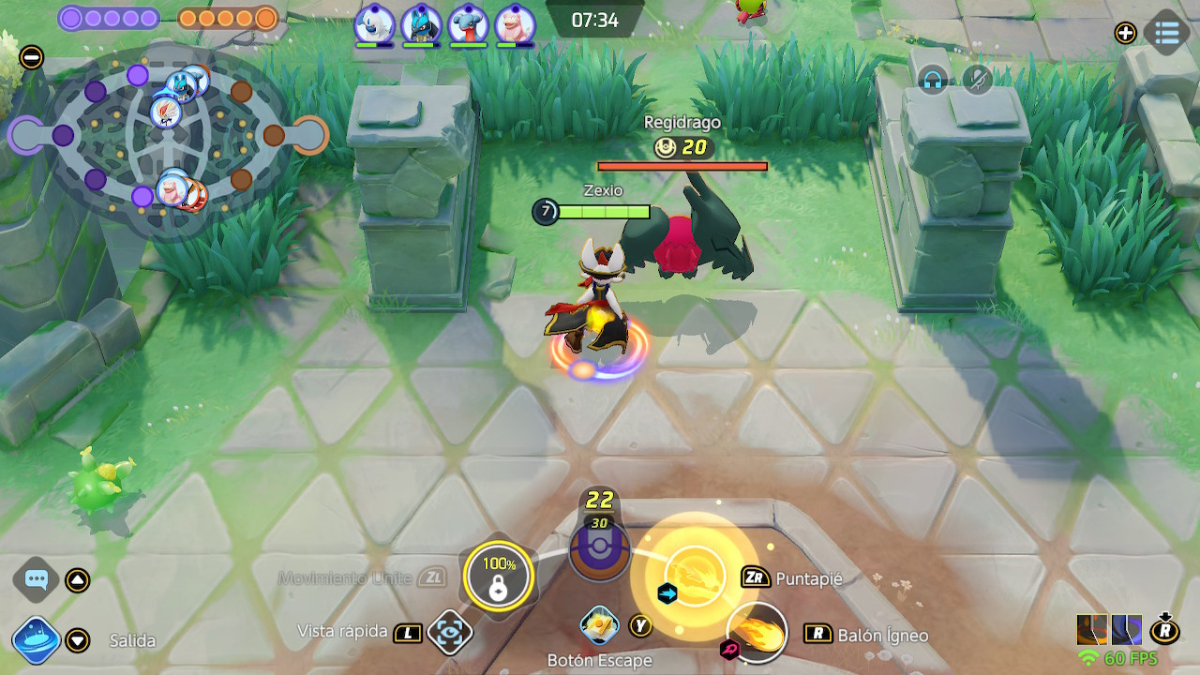Open the quick chat speech bubble

(37, 579)
